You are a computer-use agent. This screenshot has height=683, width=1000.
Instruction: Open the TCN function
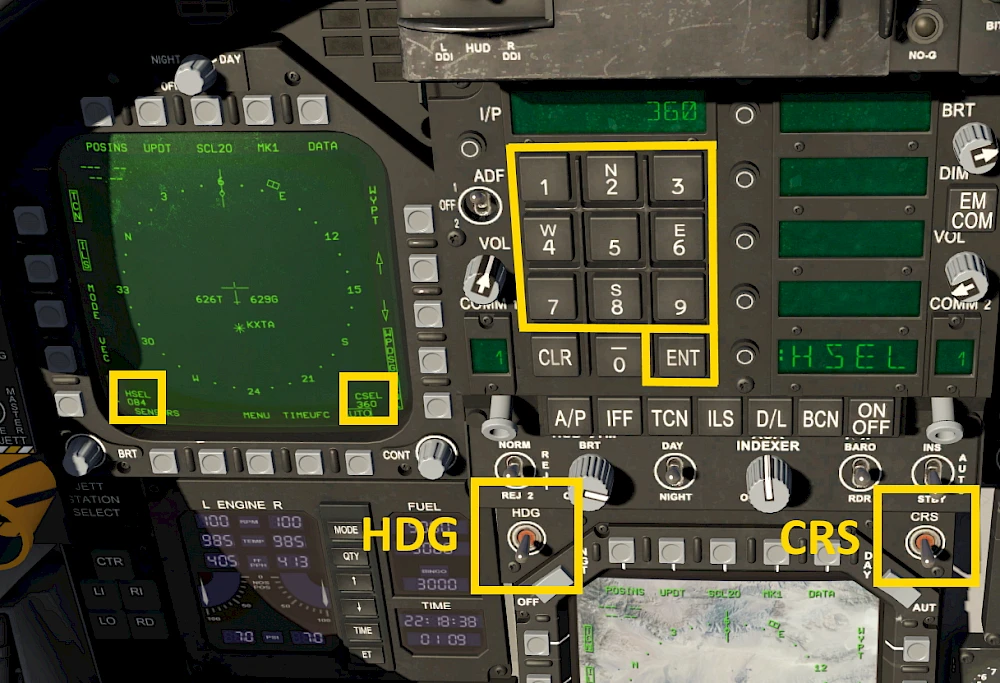pos(669,420)
